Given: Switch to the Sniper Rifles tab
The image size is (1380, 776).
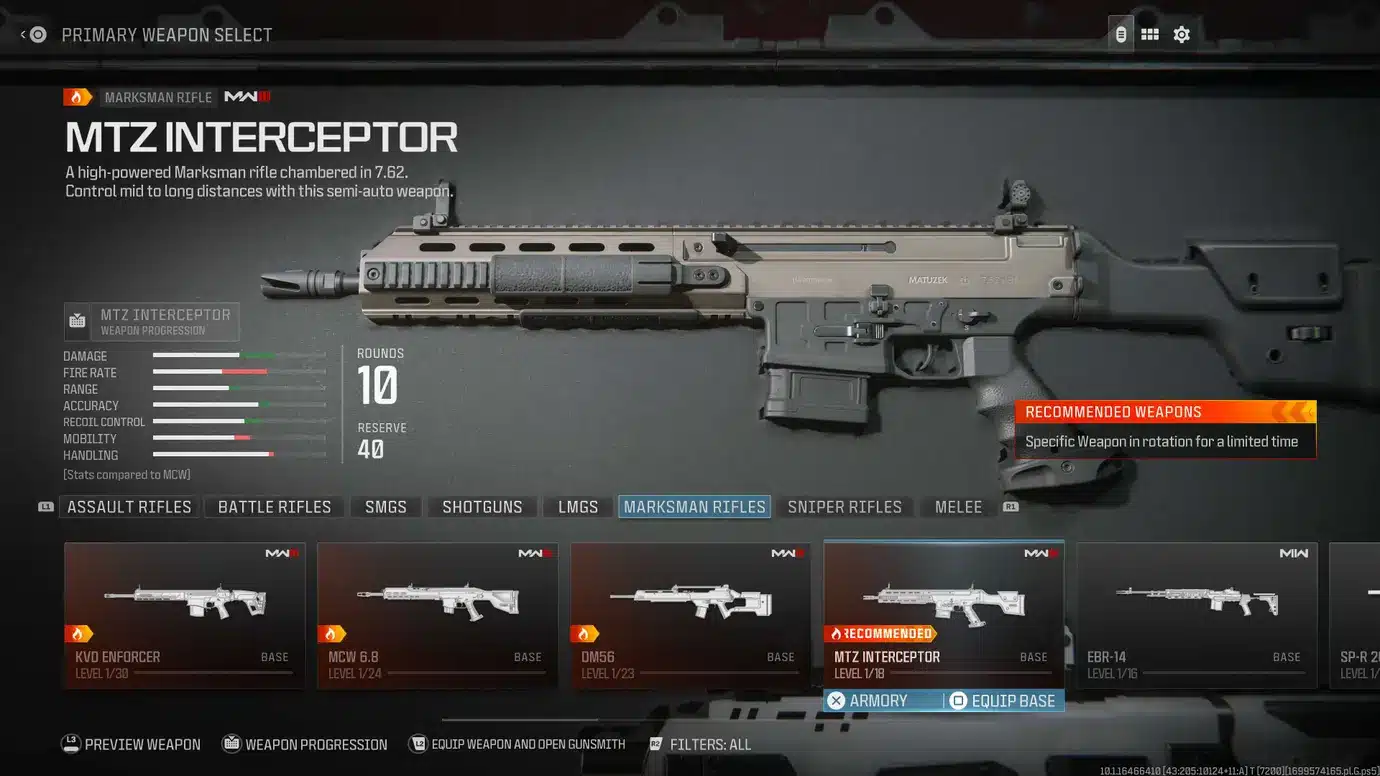Looking at the screenshot, I should [x=846, y=506].
